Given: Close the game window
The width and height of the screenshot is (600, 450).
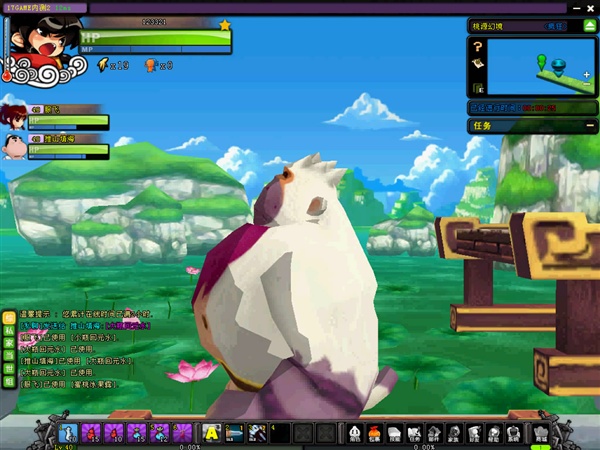Looking at the screenshot, I should pos(592,7).
